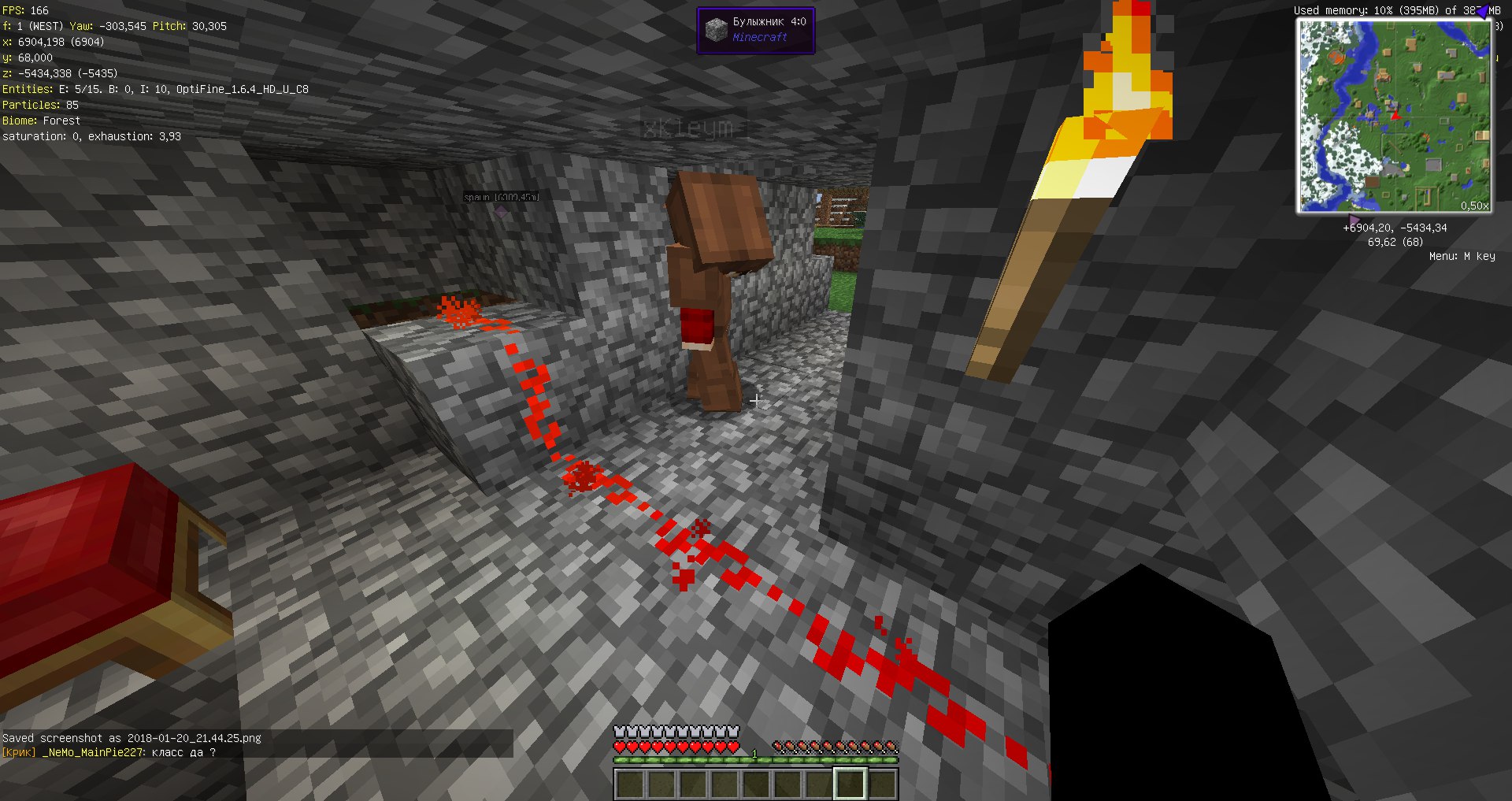Click the Булыжник block info tooltip
The height and width of the screenshot is (801, 1512).
coord(755,30)
